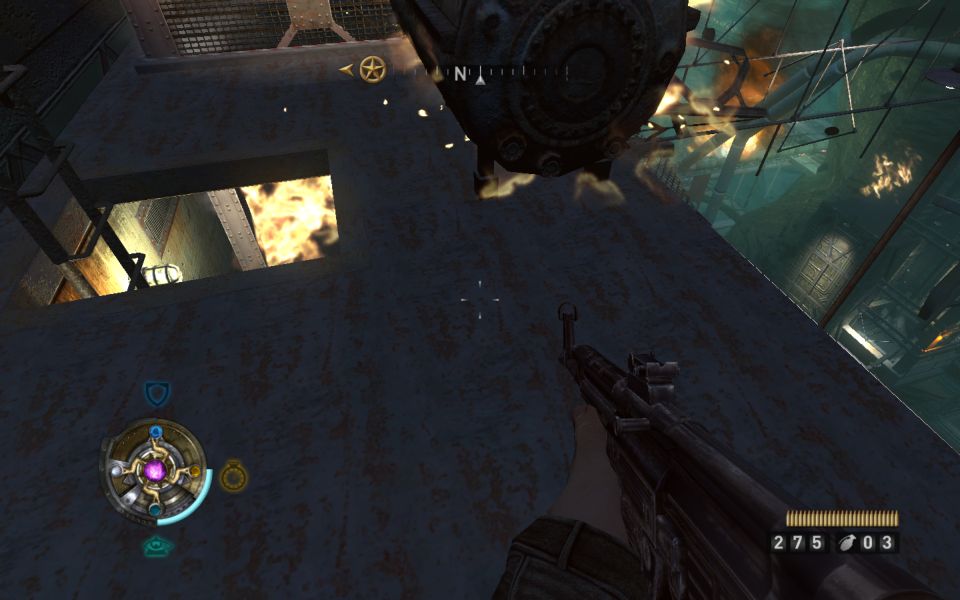Click the compass strip at the N heading

pos(460,73)
